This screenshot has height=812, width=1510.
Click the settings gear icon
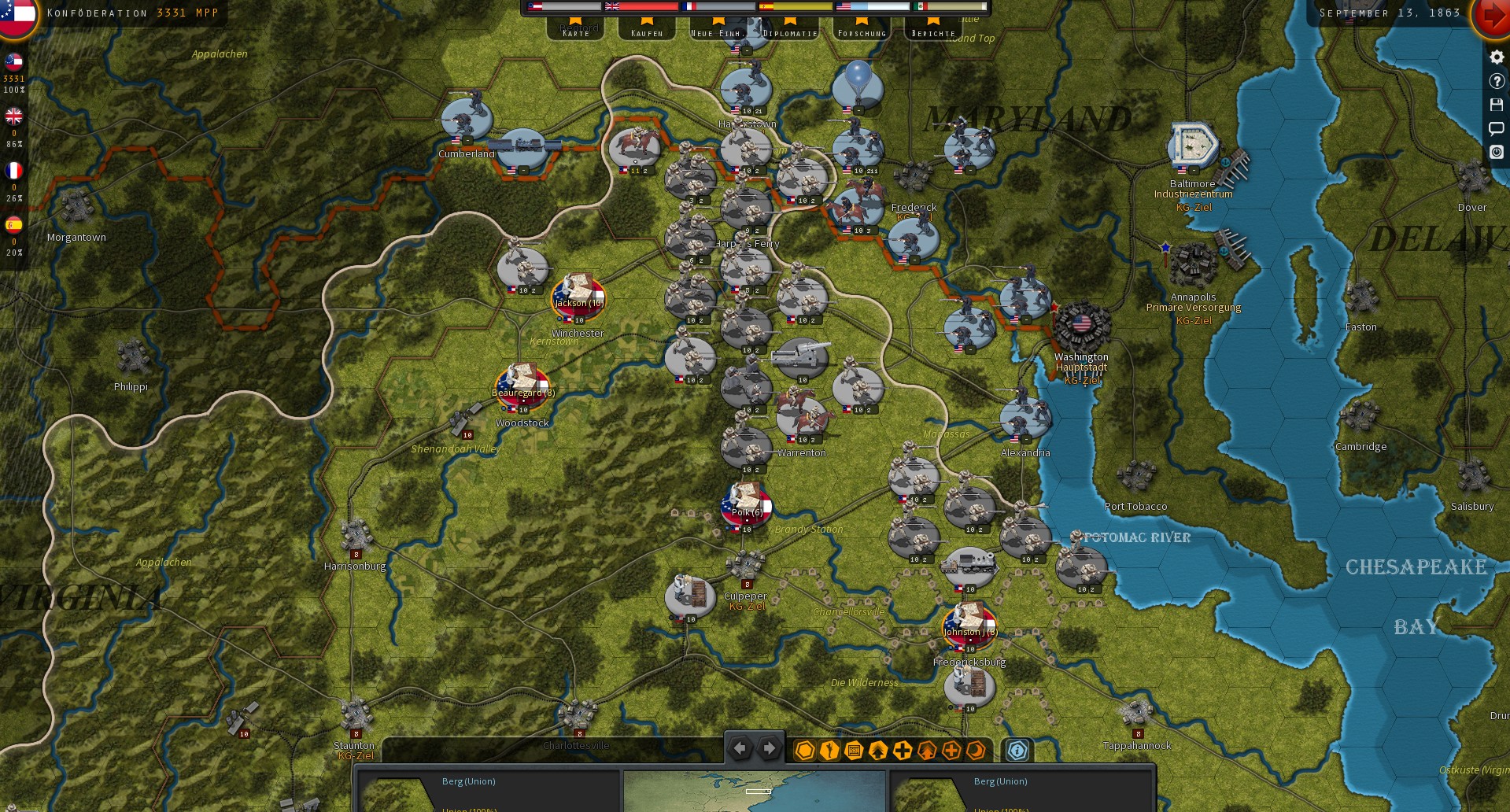tap(1497, 57)
